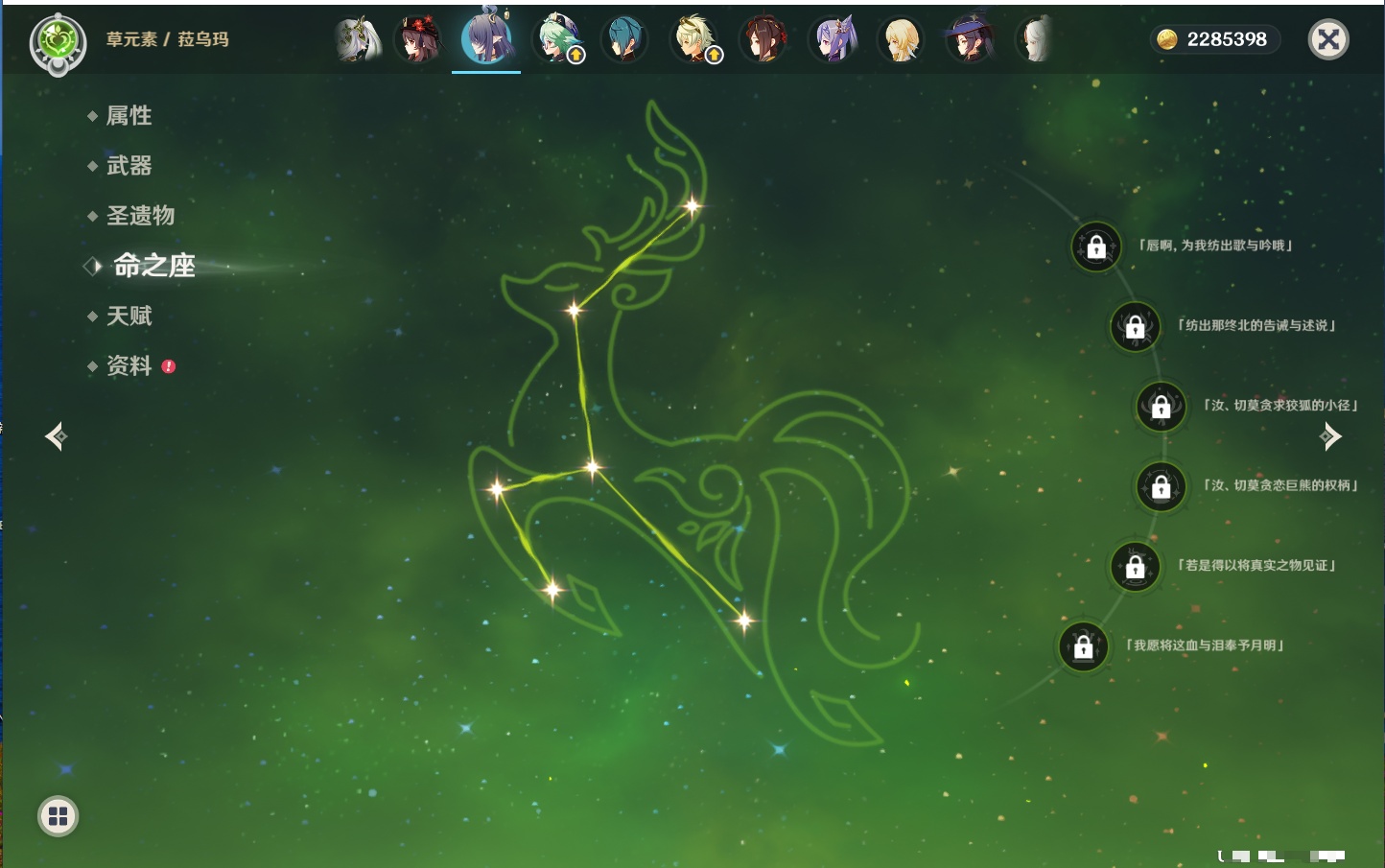
Task: Select the purple twin-tail character portrait
Action: [833, 40]
